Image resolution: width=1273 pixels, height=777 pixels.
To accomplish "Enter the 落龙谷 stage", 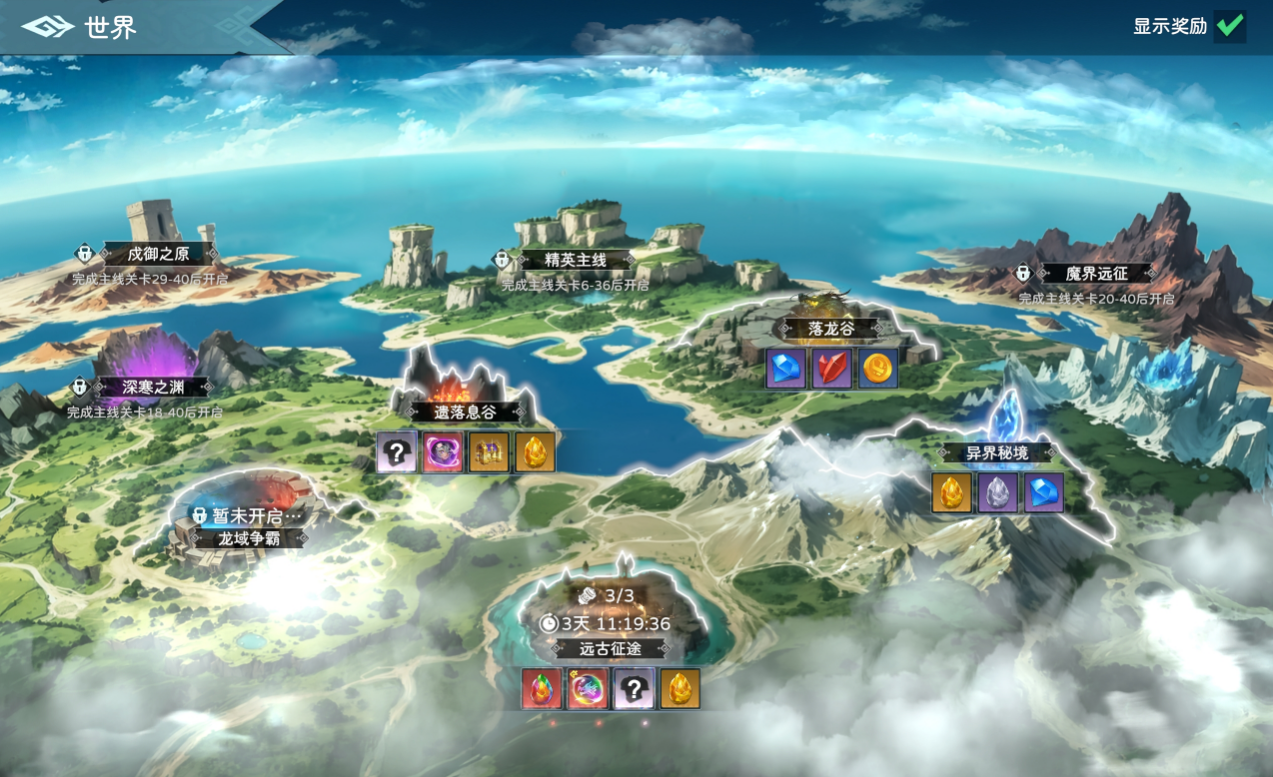I will [x=831, y=328].
